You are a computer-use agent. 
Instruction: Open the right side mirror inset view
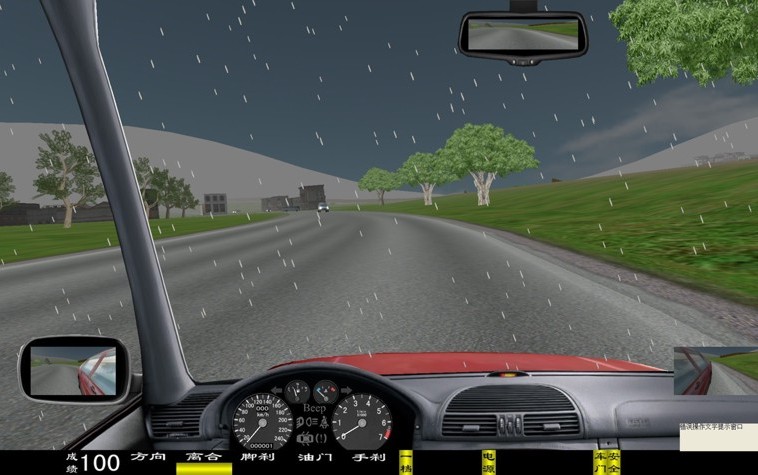click(714, 370)
